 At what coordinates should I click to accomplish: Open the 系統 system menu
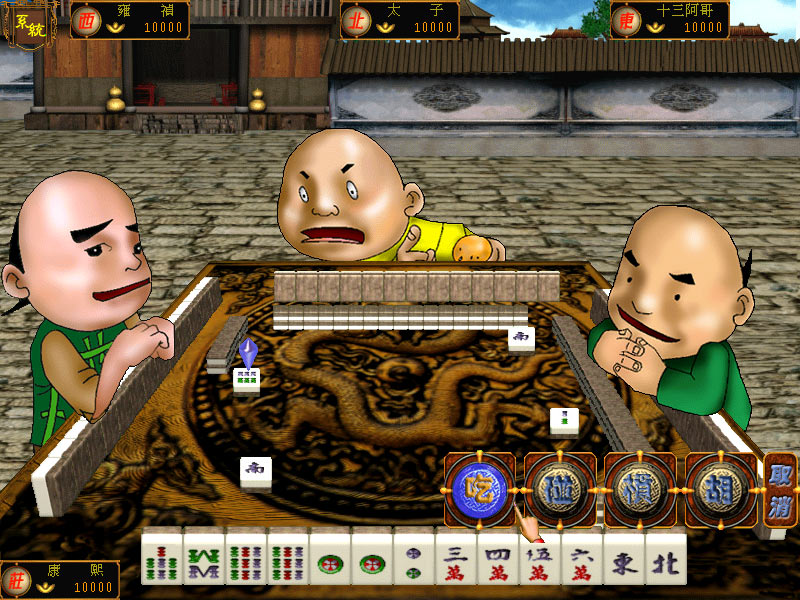pos(22,25)
